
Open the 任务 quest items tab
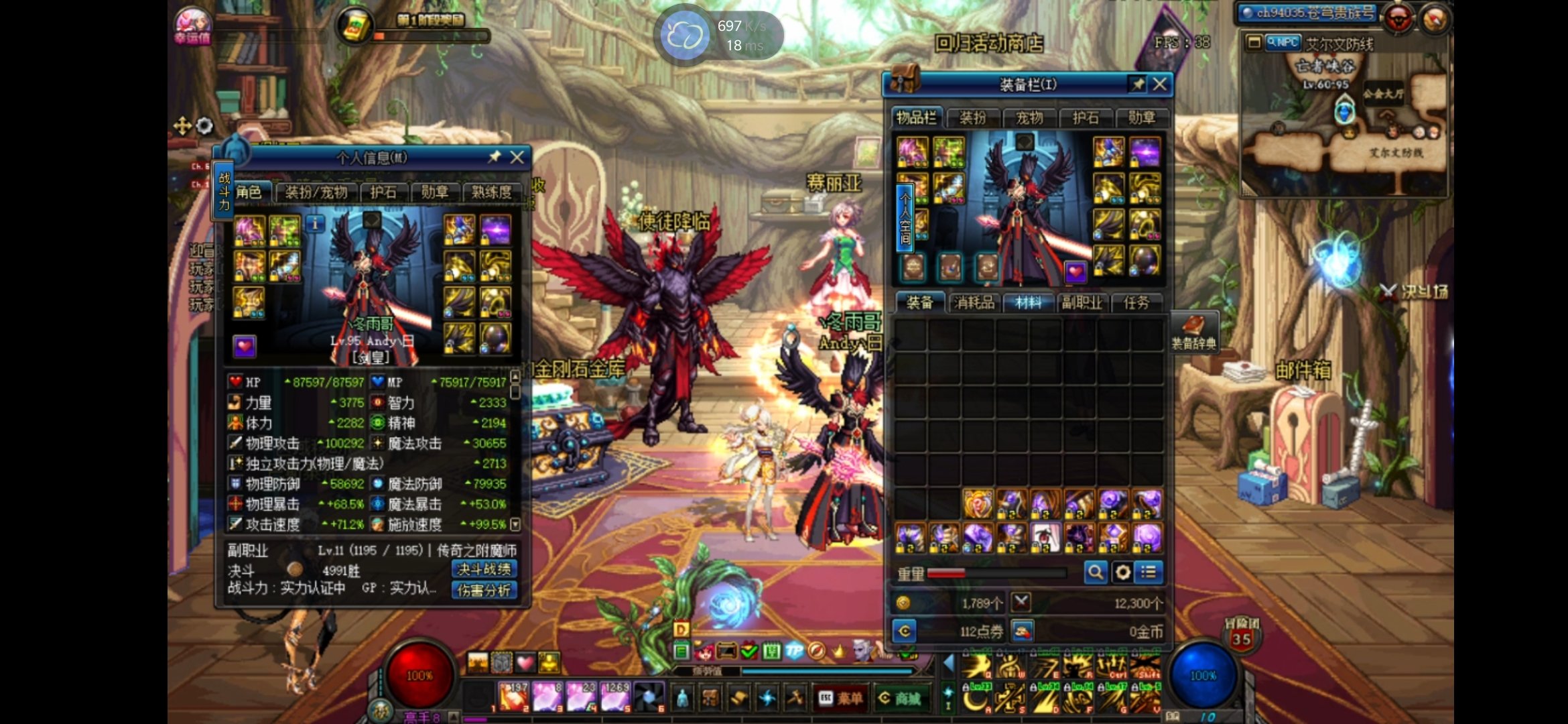pos(1136,303)
